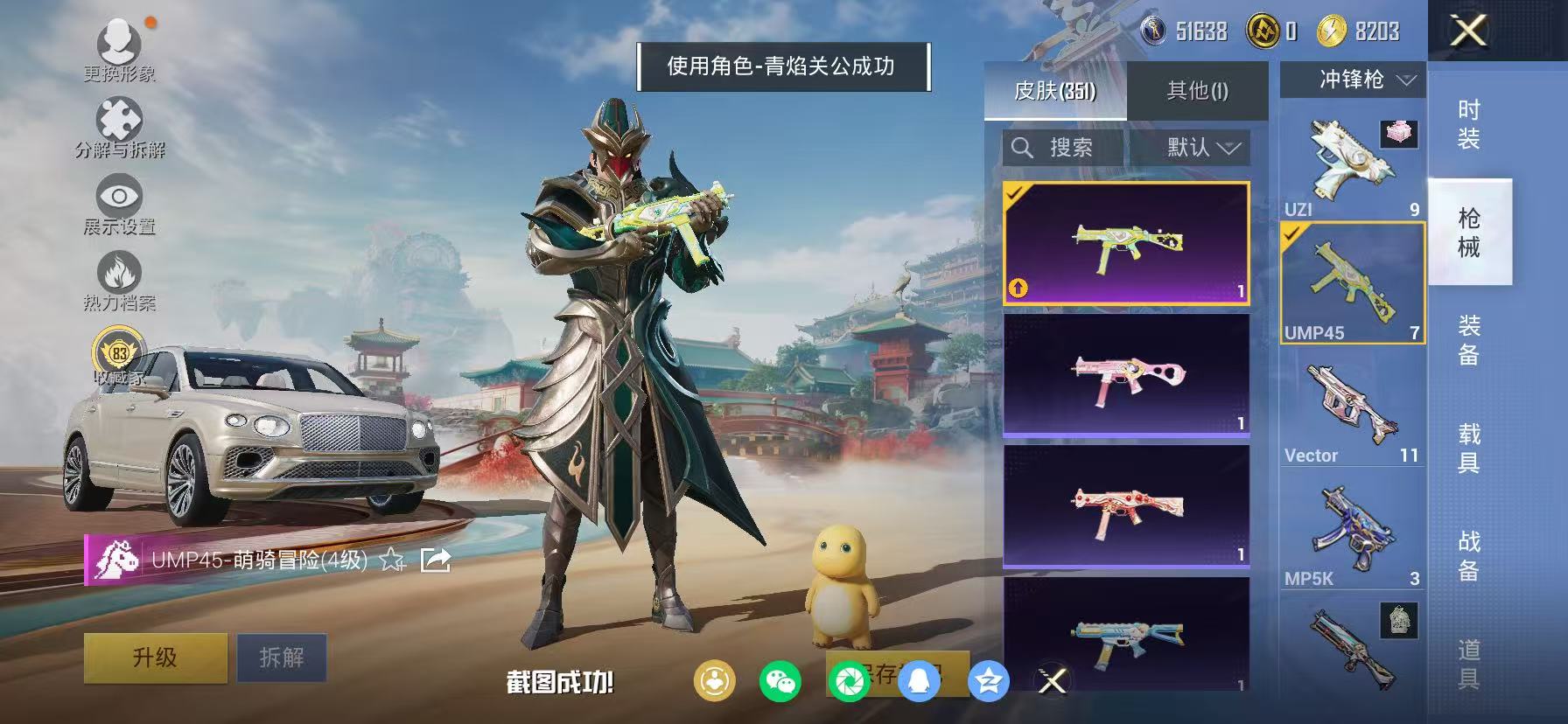1568x724 pixels.
Task: Open the 默认 sort order dropdown
Action: click(x=1198, y=147)
